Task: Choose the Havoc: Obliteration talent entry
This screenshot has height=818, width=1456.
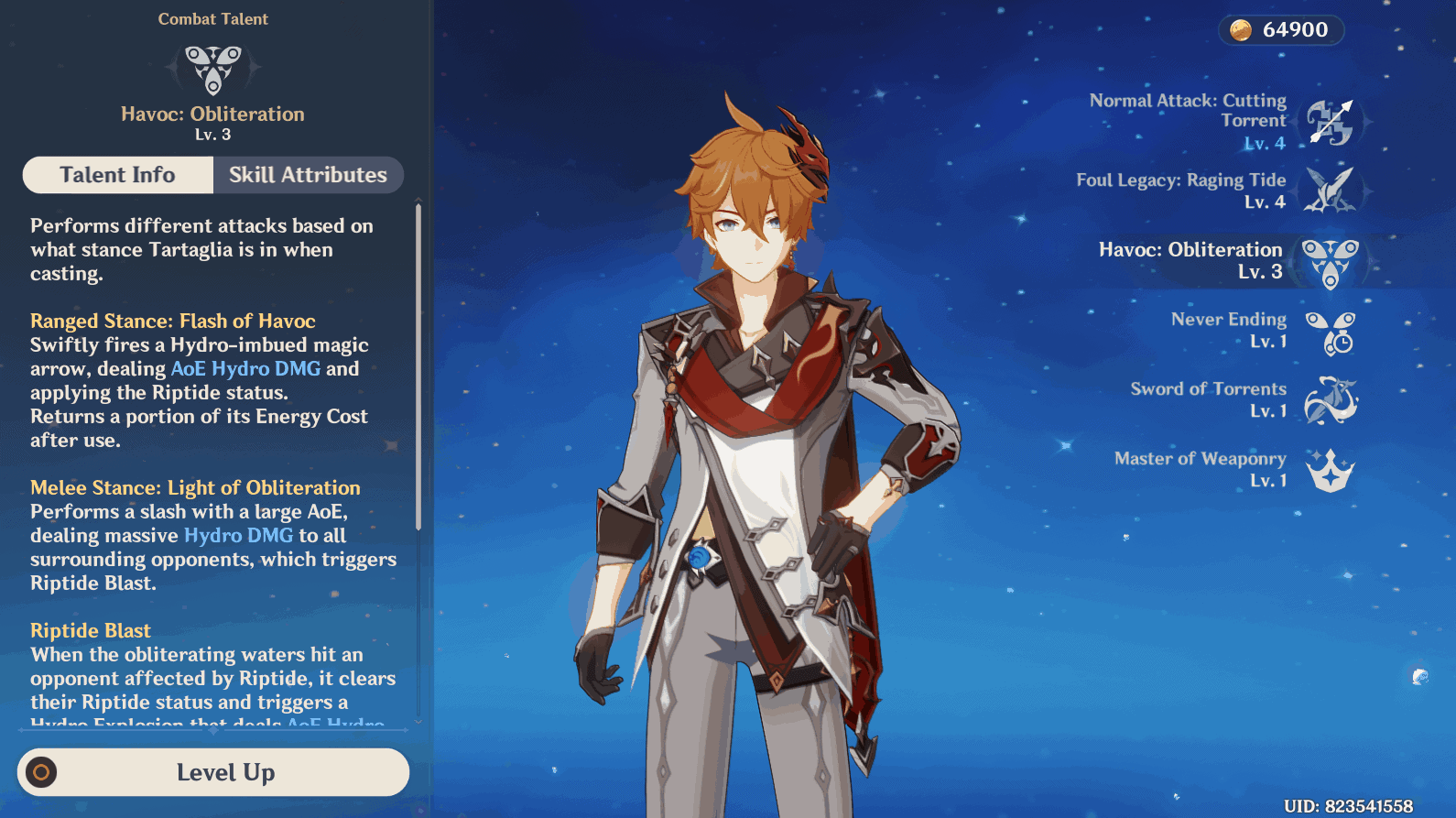Action: [1330, 262]
